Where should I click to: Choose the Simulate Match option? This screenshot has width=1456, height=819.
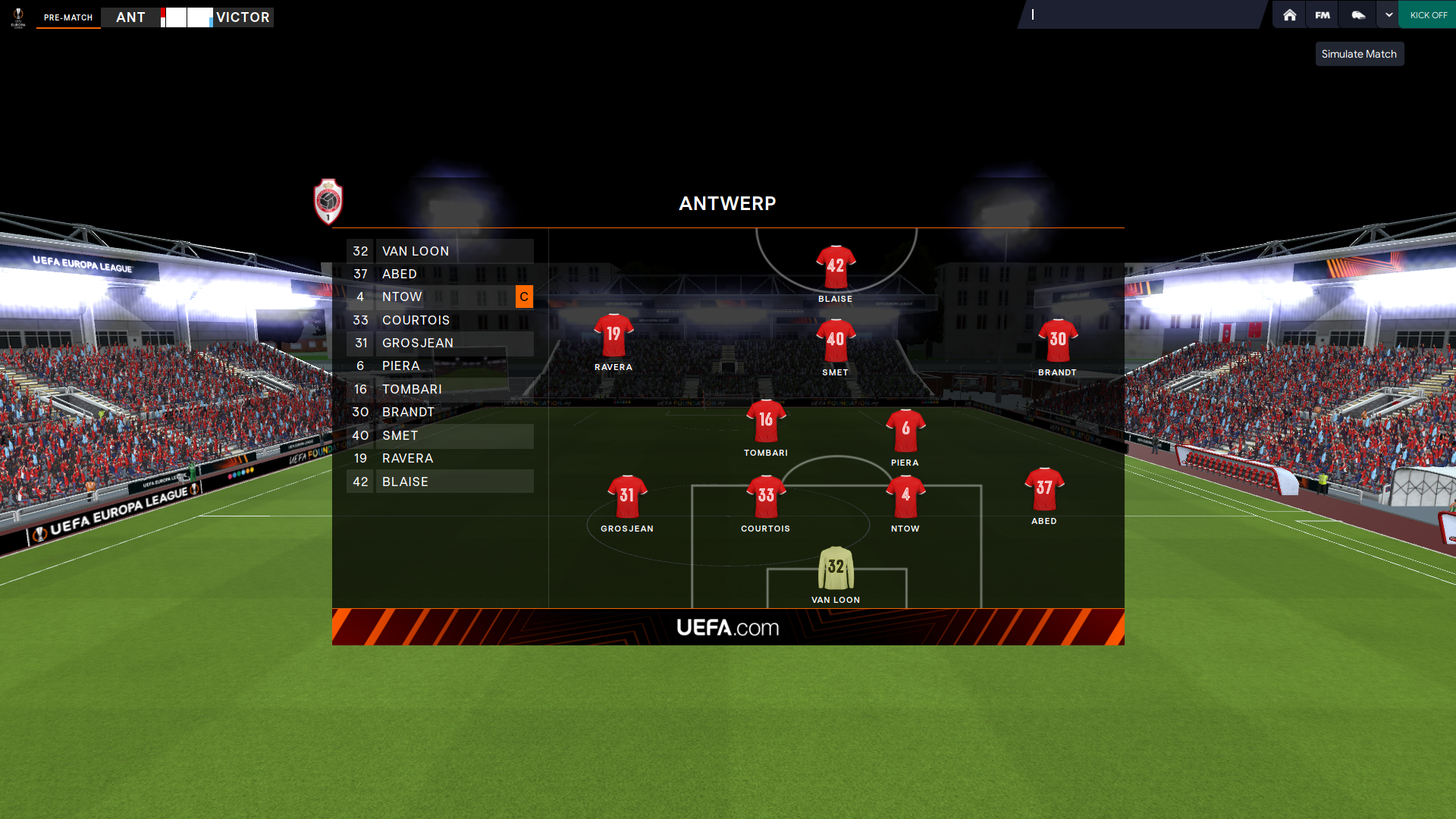click(x=1358, y=54)
